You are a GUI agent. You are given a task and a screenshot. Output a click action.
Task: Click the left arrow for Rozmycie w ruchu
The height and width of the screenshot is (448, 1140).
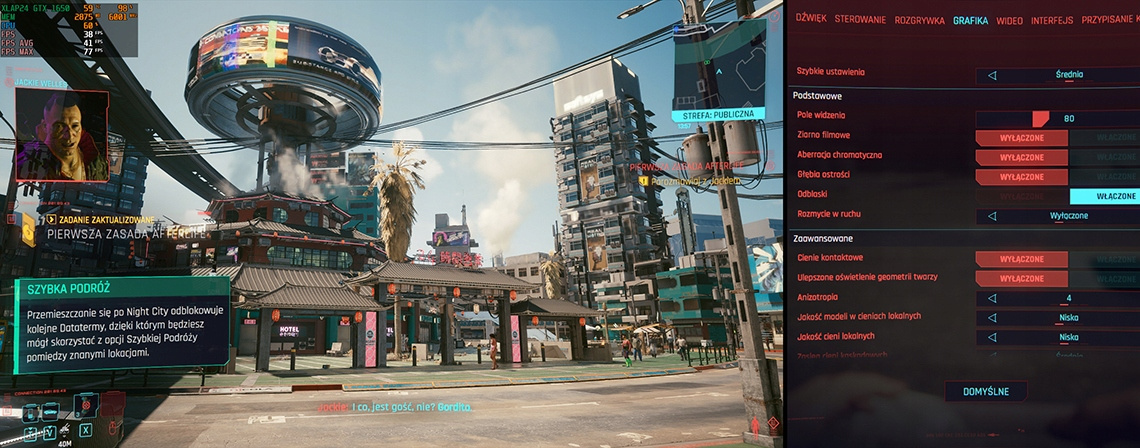pos(992,215)
